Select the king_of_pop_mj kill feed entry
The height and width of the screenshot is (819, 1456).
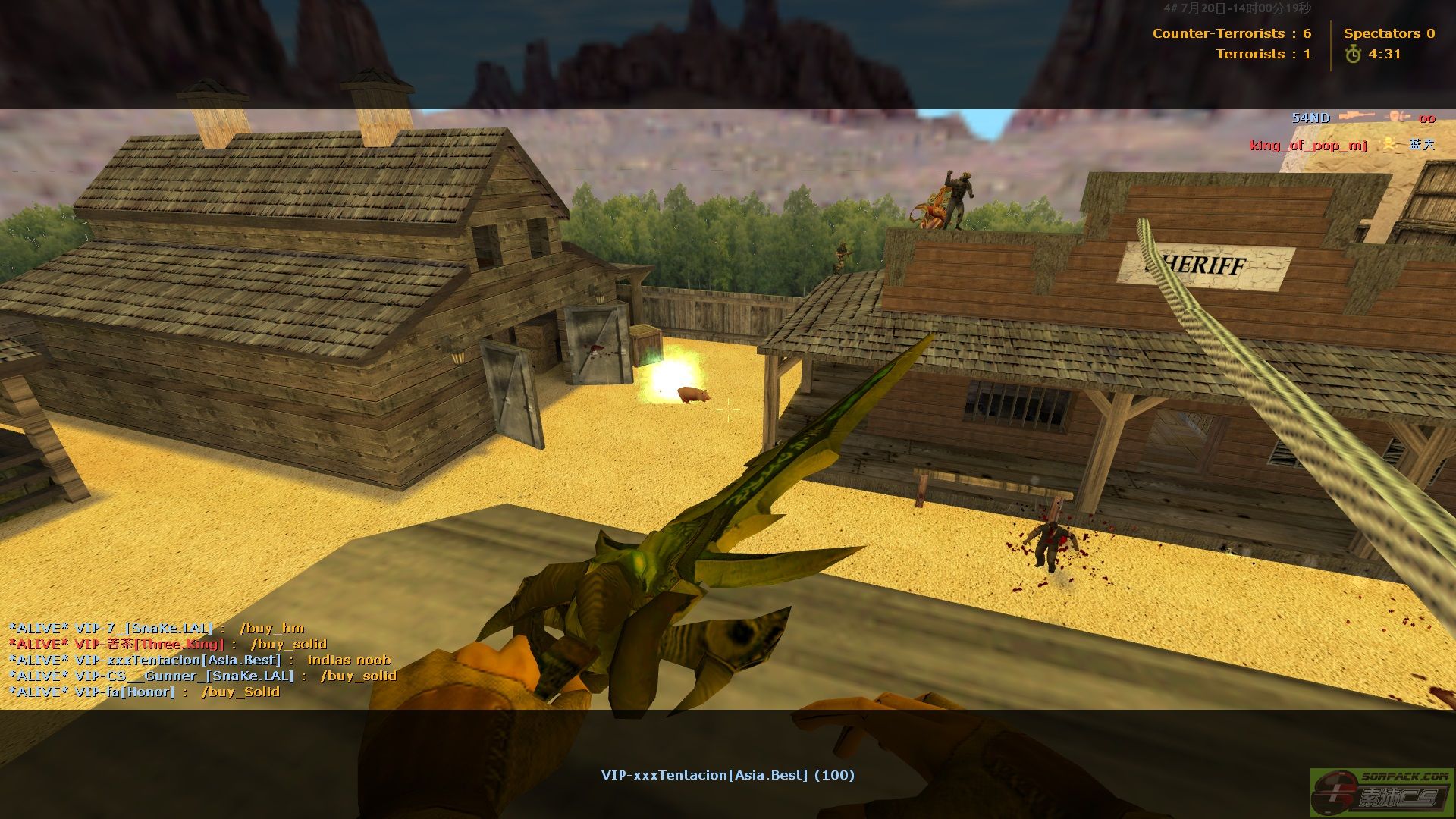pyautogui.click(x=1341, y=144)
